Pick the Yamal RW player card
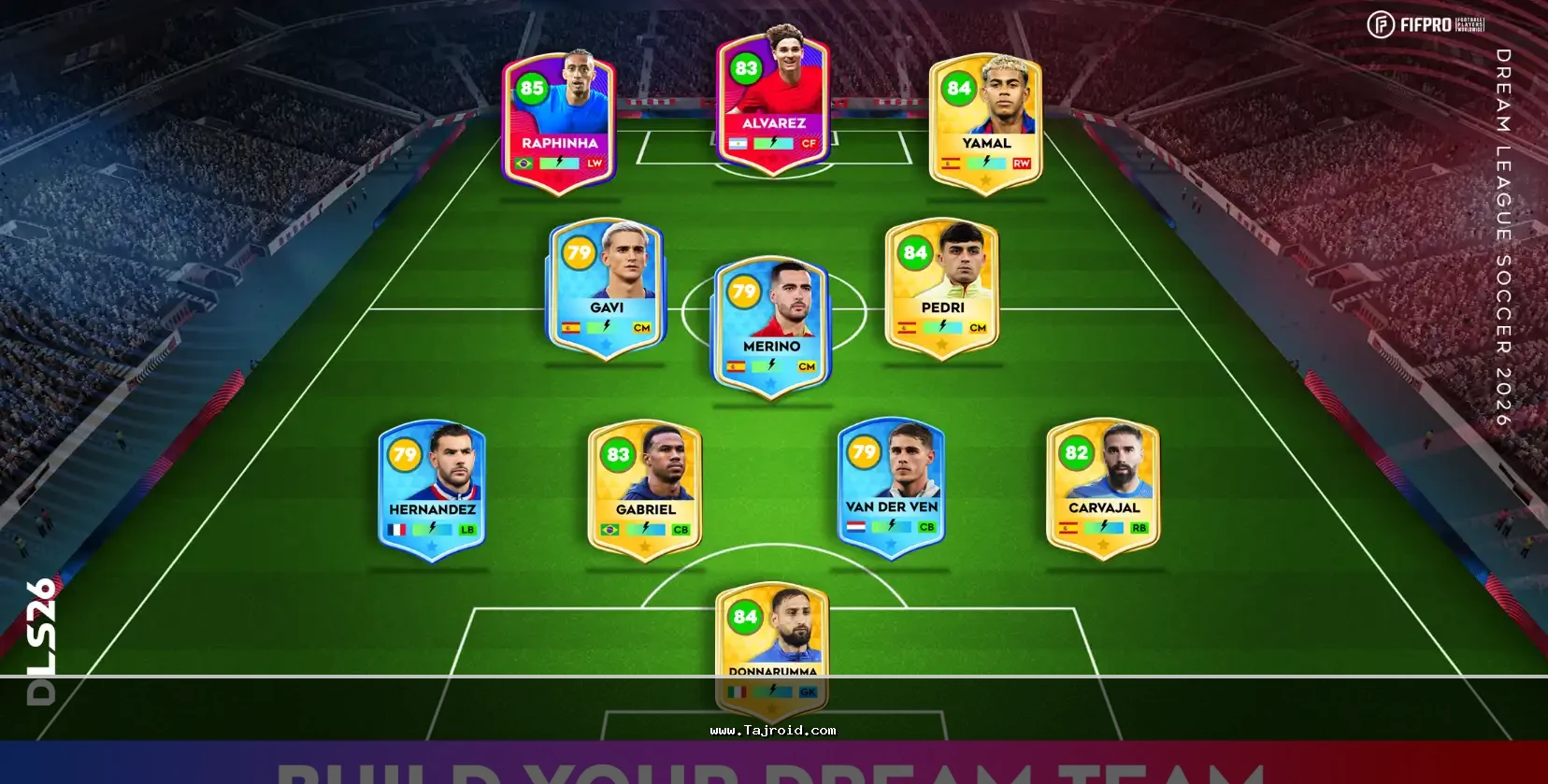This screenshot has height=784, width=1548. pyautogui.click(x=986, y=123)
